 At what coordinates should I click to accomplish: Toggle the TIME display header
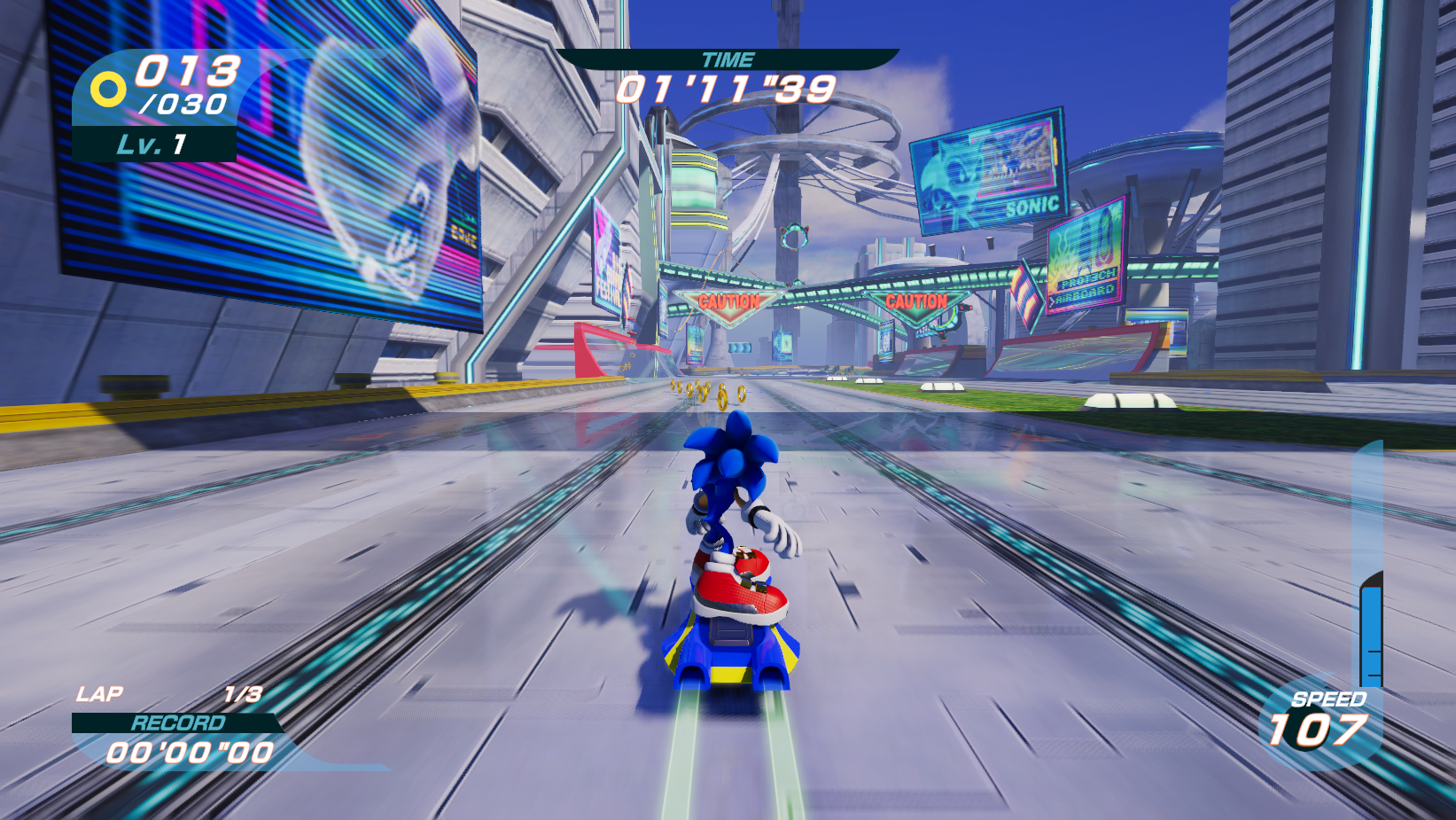tap(728, 60)
